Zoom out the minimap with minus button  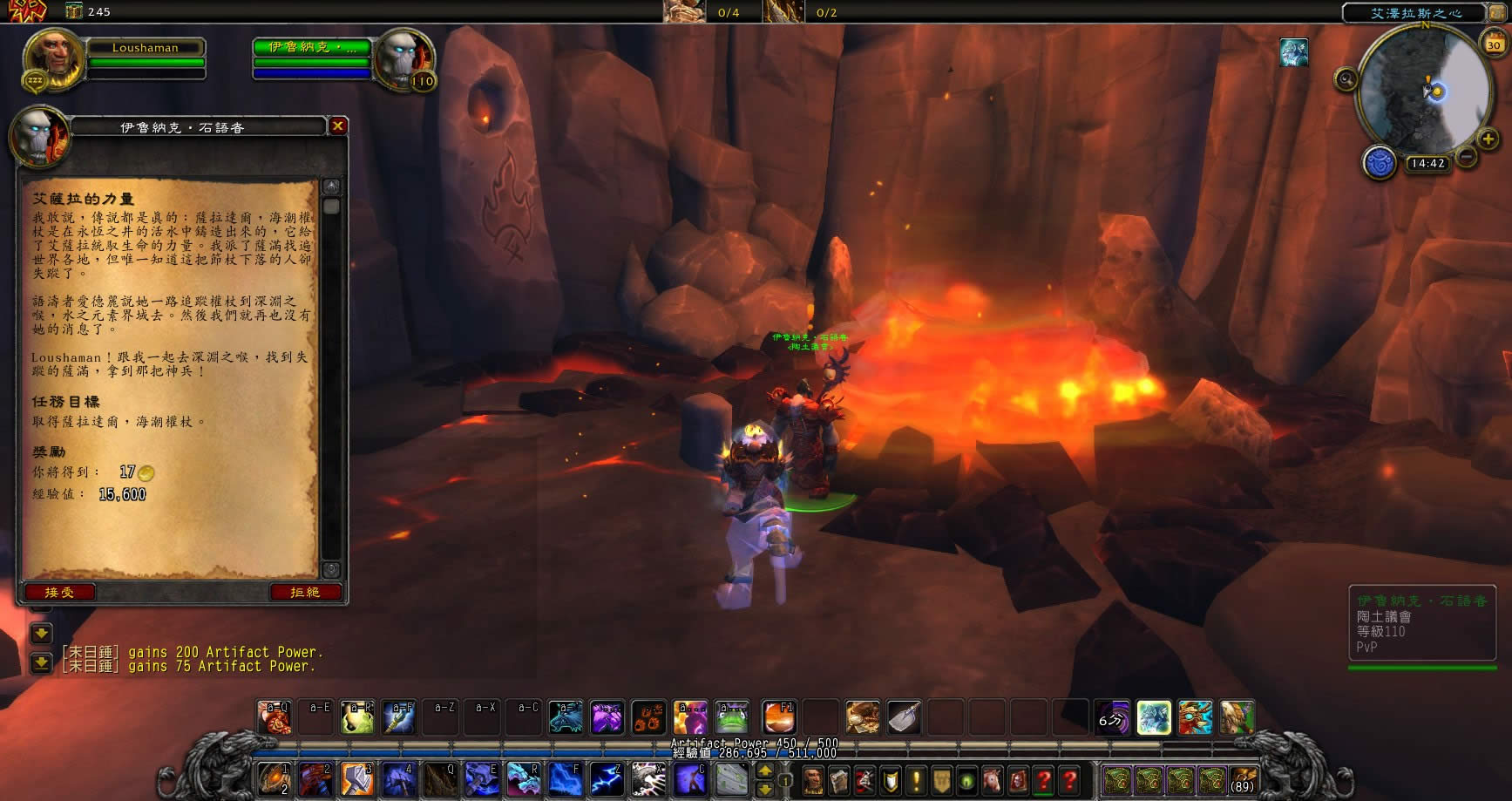pyautogui.click(x=1467, y=157)
